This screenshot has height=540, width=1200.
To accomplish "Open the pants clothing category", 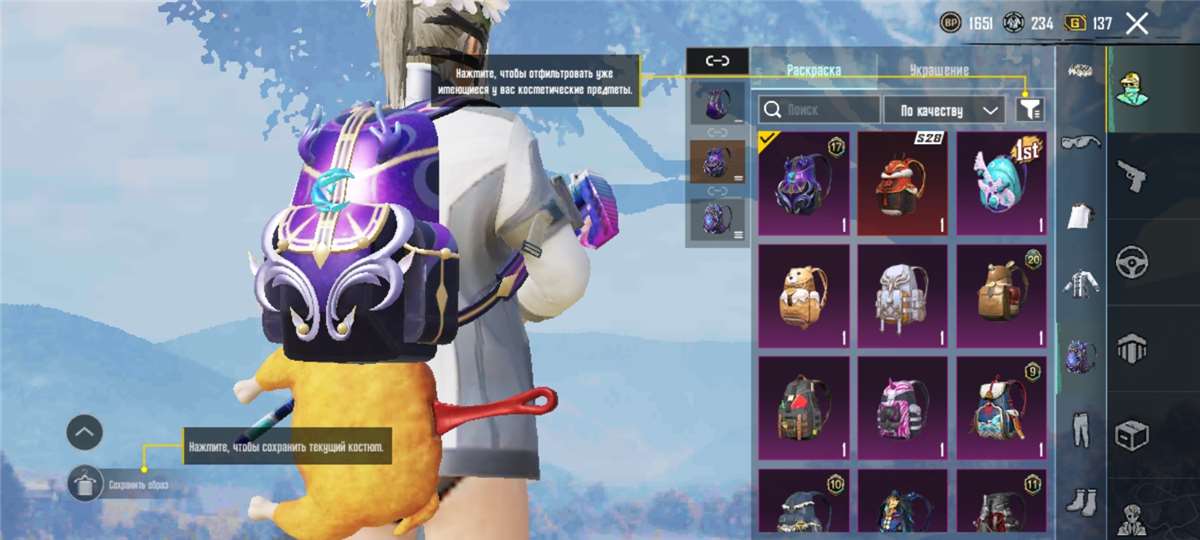I will point(1080,427).
